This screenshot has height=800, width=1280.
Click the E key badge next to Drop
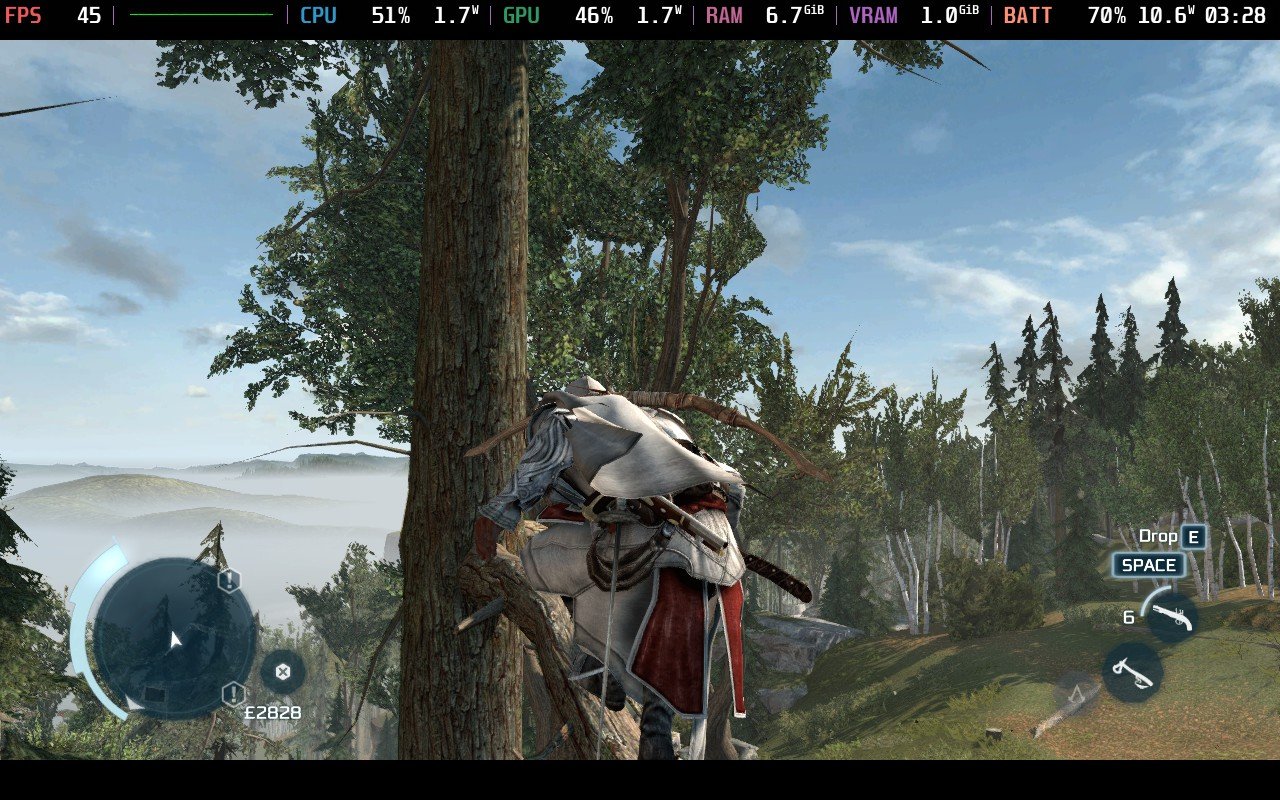[1194, 536]
